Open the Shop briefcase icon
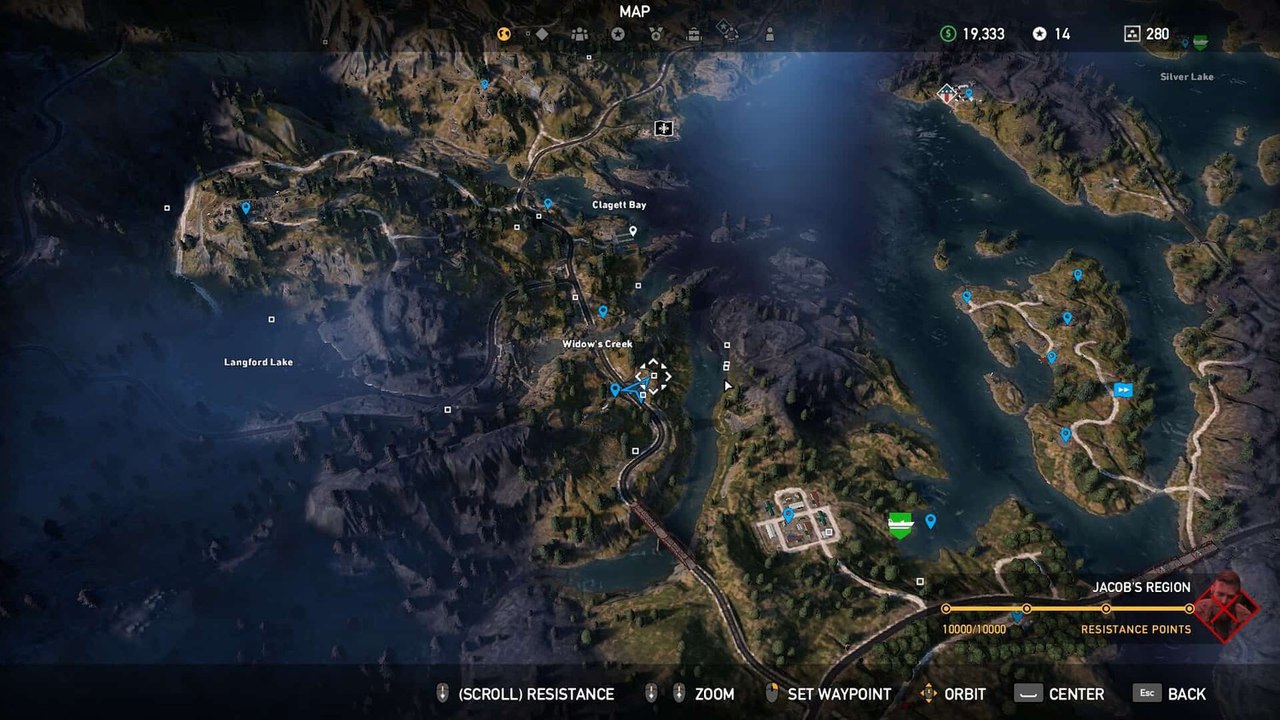This screenshot has height=720, width=1280. [x=693, y=34]
